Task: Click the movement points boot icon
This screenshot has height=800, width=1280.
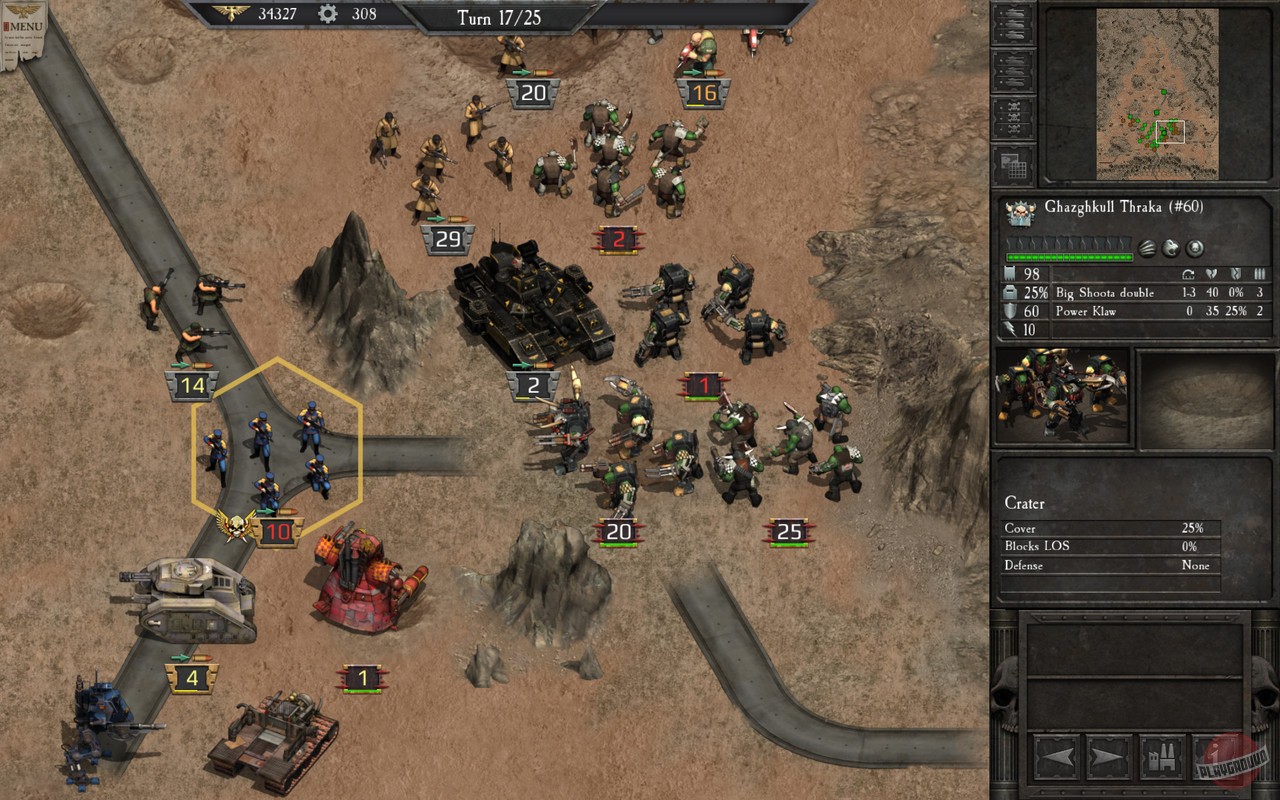Action: pyautogui.click(x=1009, y=273)
